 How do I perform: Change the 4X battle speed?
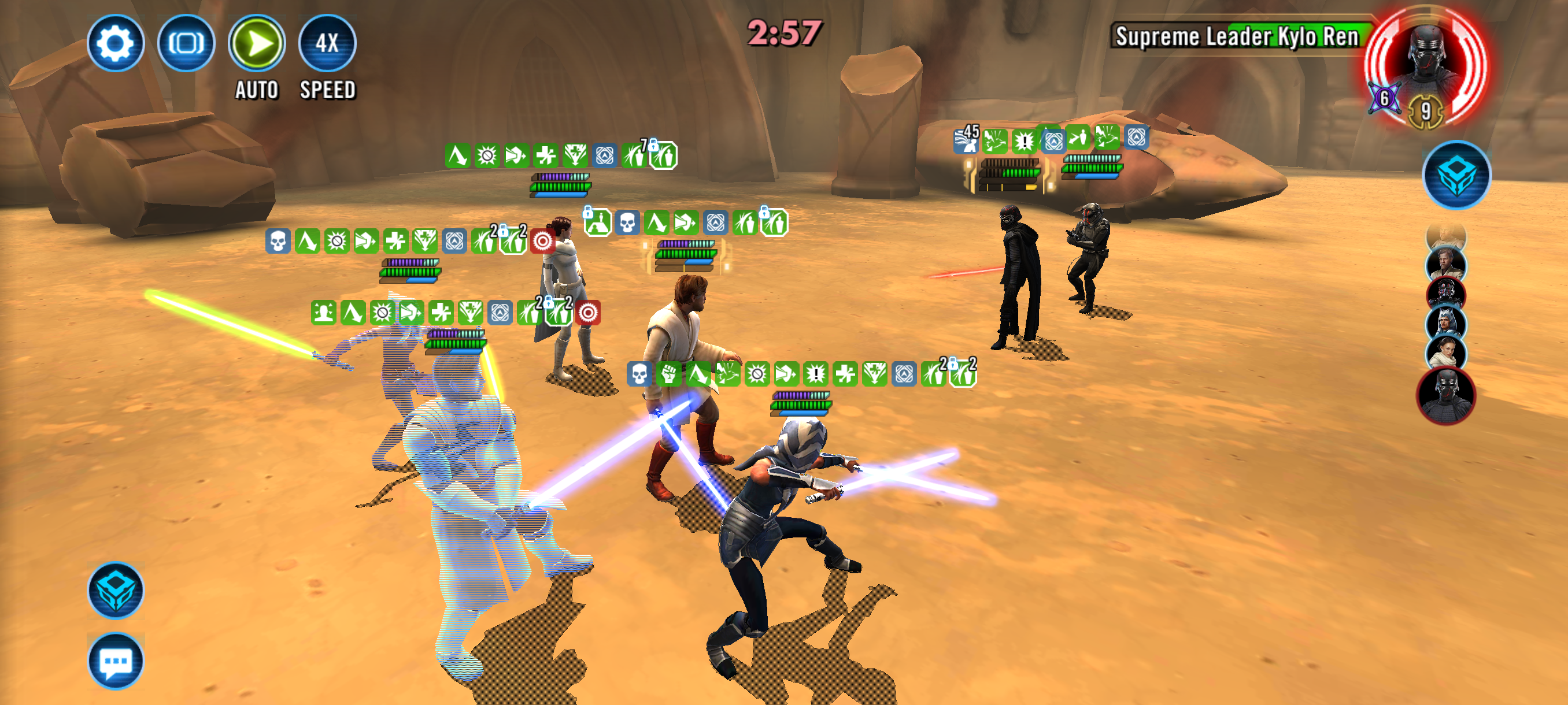(x=327, y=43)
